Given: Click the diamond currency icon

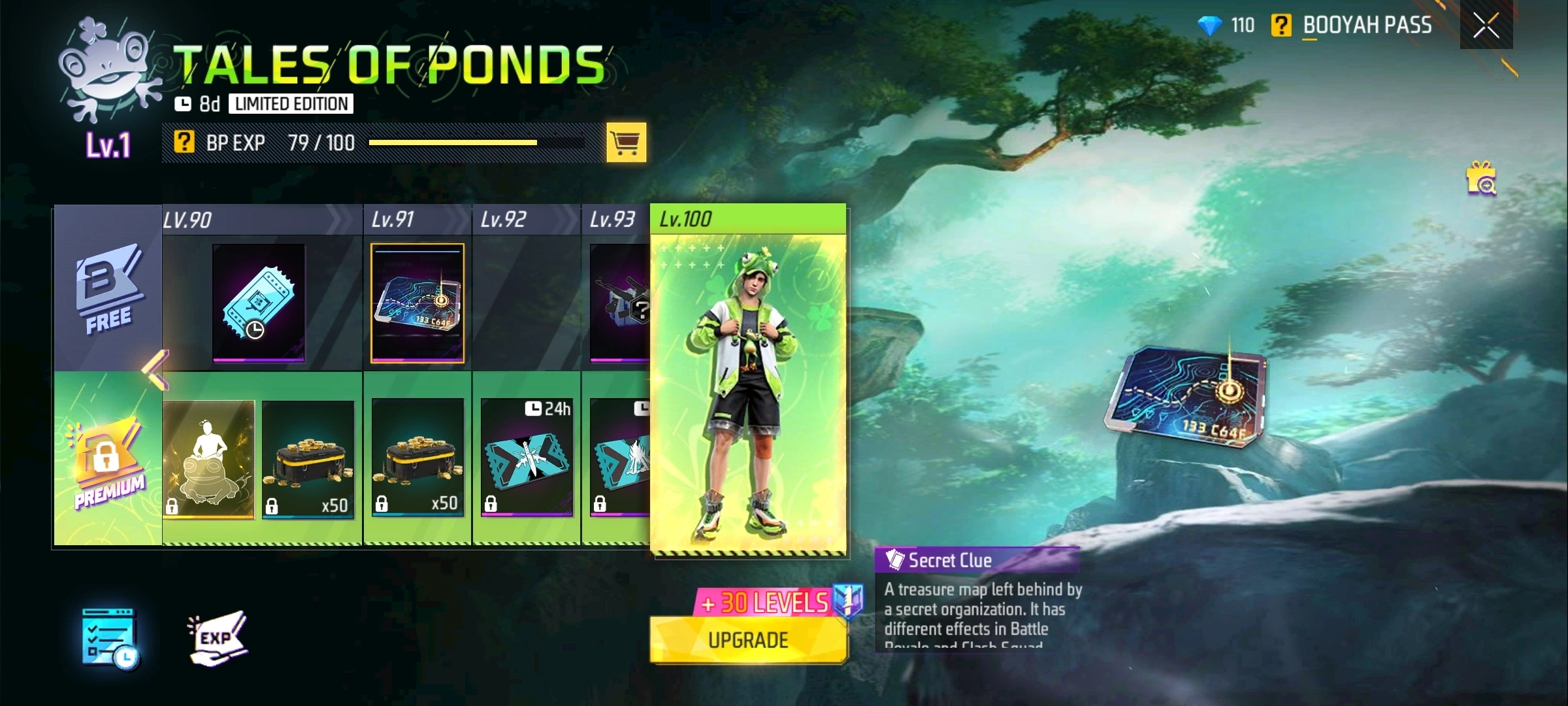Looking at the screenshot, I should pos(1212,26).
